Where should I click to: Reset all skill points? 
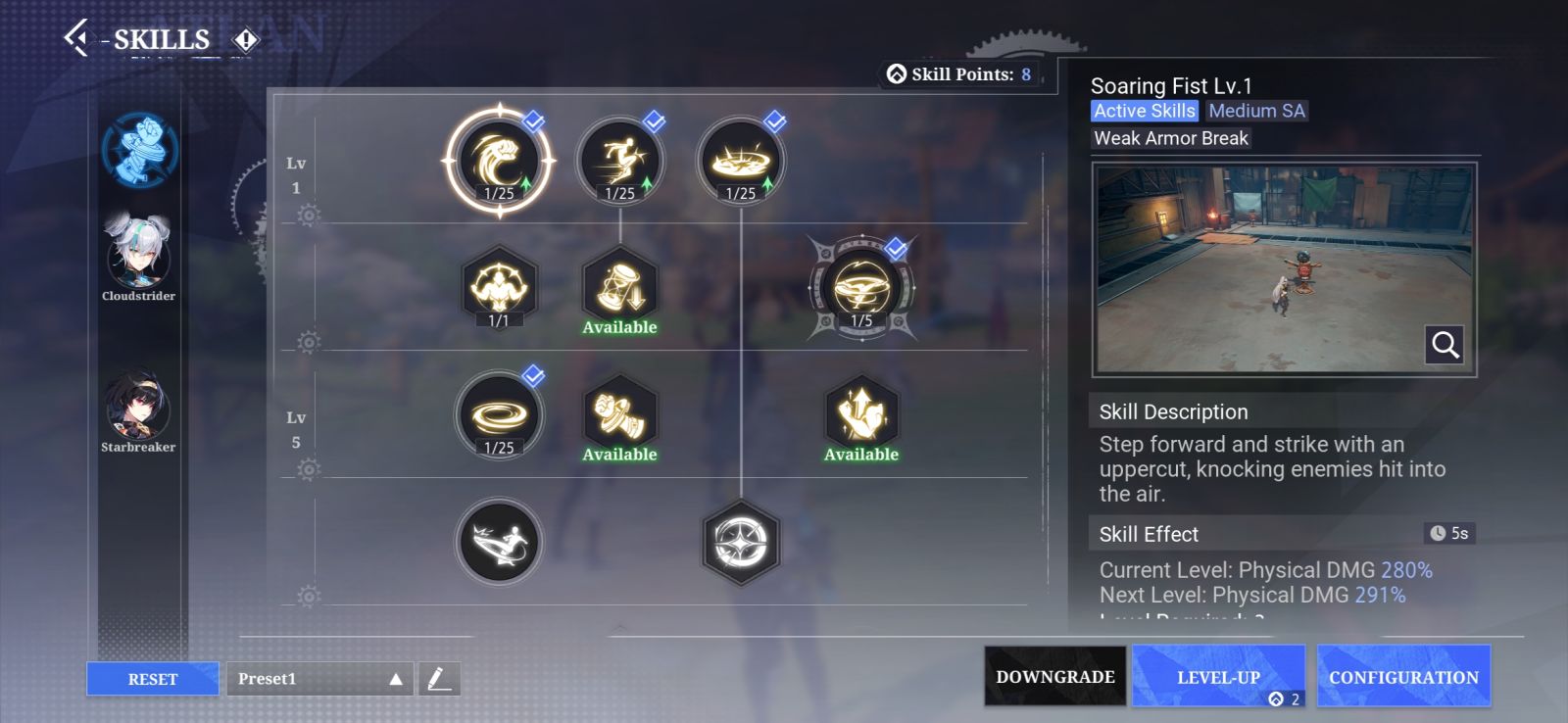(x=153, y=679)
